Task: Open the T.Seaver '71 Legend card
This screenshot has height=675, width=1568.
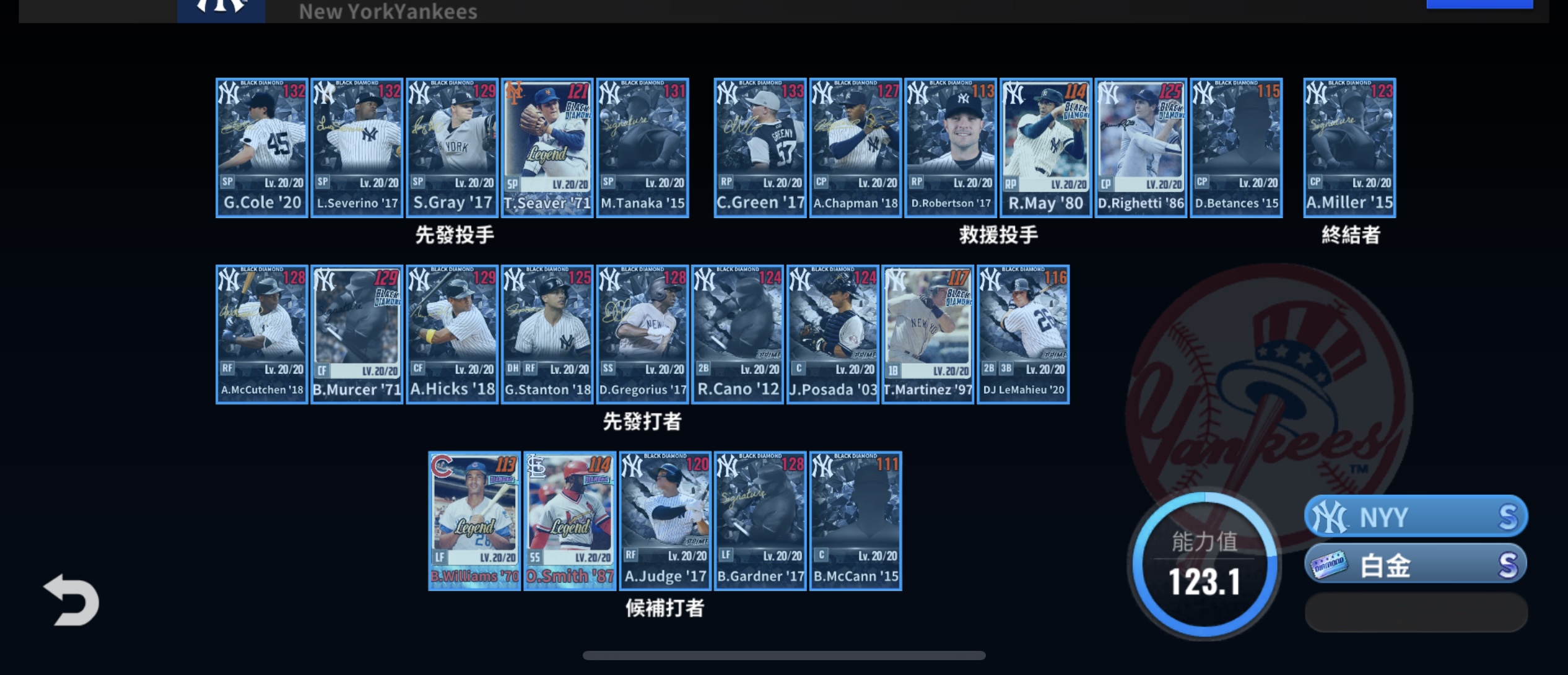Action: 547,147
